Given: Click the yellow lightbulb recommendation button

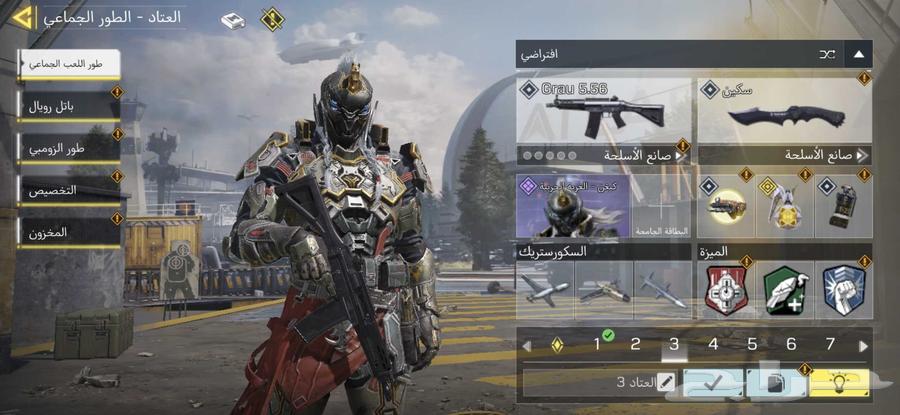Looking at the screenshot, I should pos(835,382).
